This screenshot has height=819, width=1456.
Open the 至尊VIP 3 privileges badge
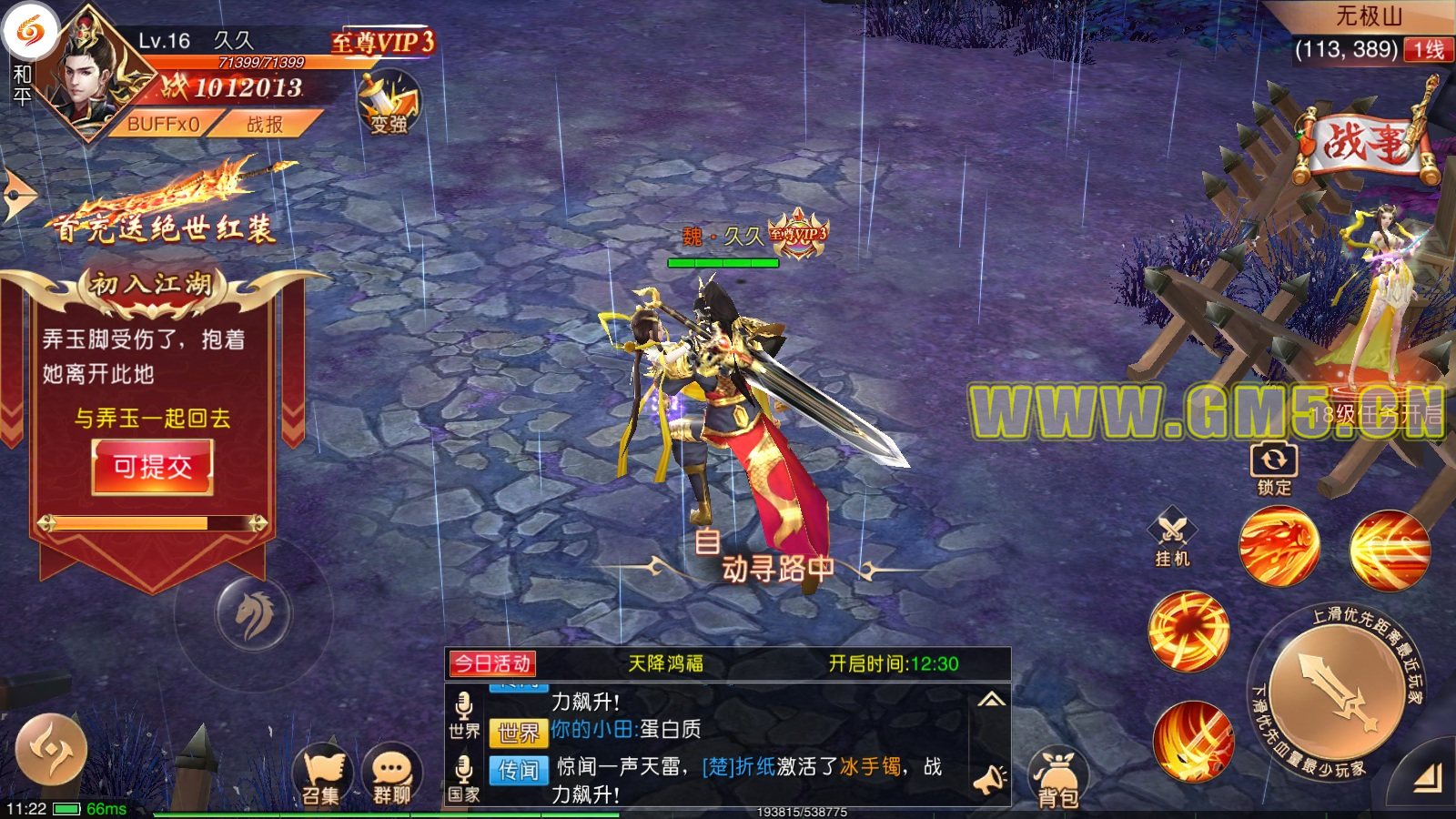pos(382,42)
